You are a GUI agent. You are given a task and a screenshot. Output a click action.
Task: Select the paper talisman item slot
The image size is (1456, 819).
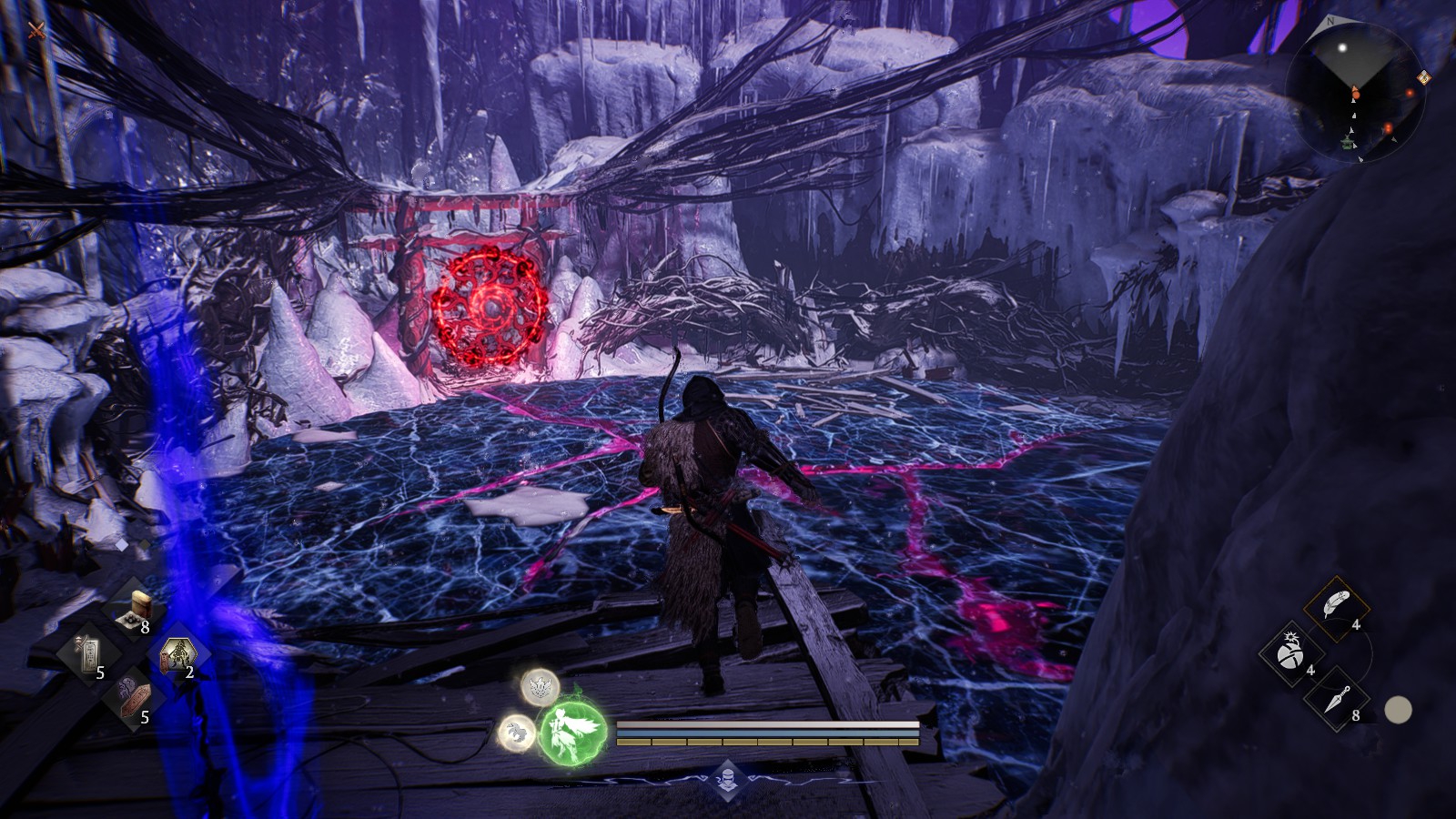tap(87, 653)
